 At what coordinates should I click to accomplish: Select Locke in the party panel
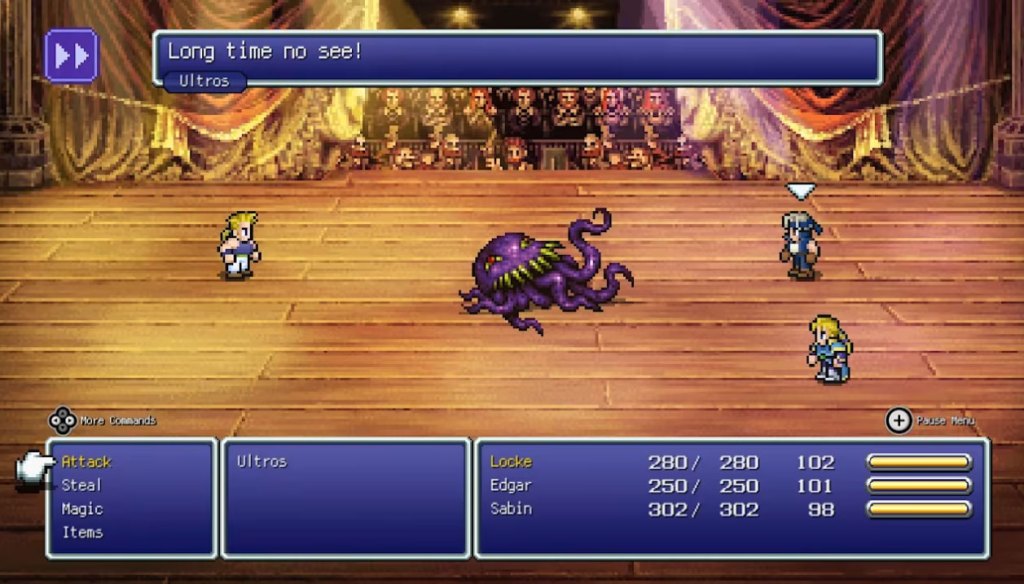(511, 462)
